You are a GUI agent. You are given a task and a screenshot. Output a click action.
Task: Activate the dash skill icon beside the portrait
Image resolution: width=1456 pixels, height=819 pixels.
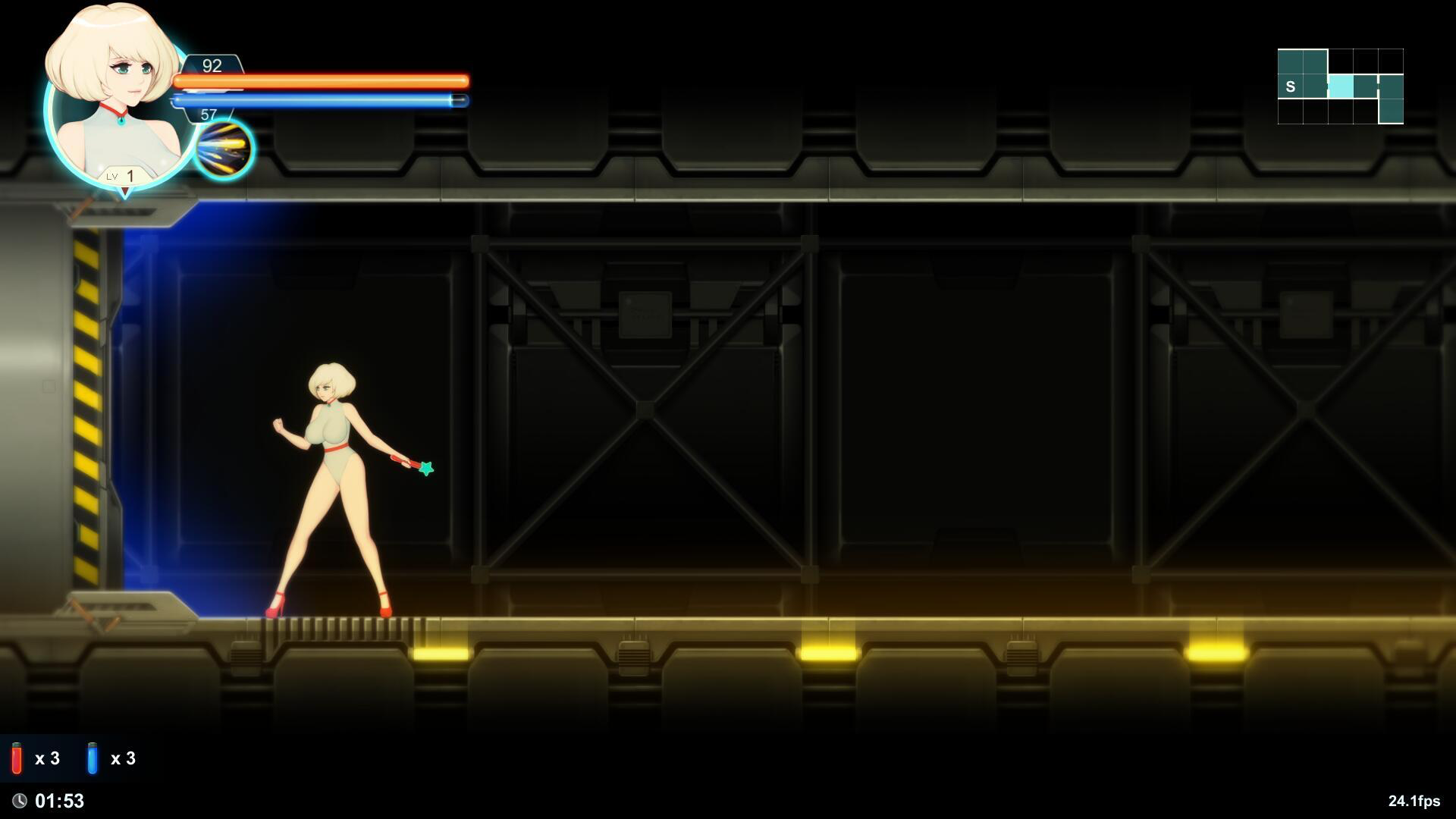225,150
